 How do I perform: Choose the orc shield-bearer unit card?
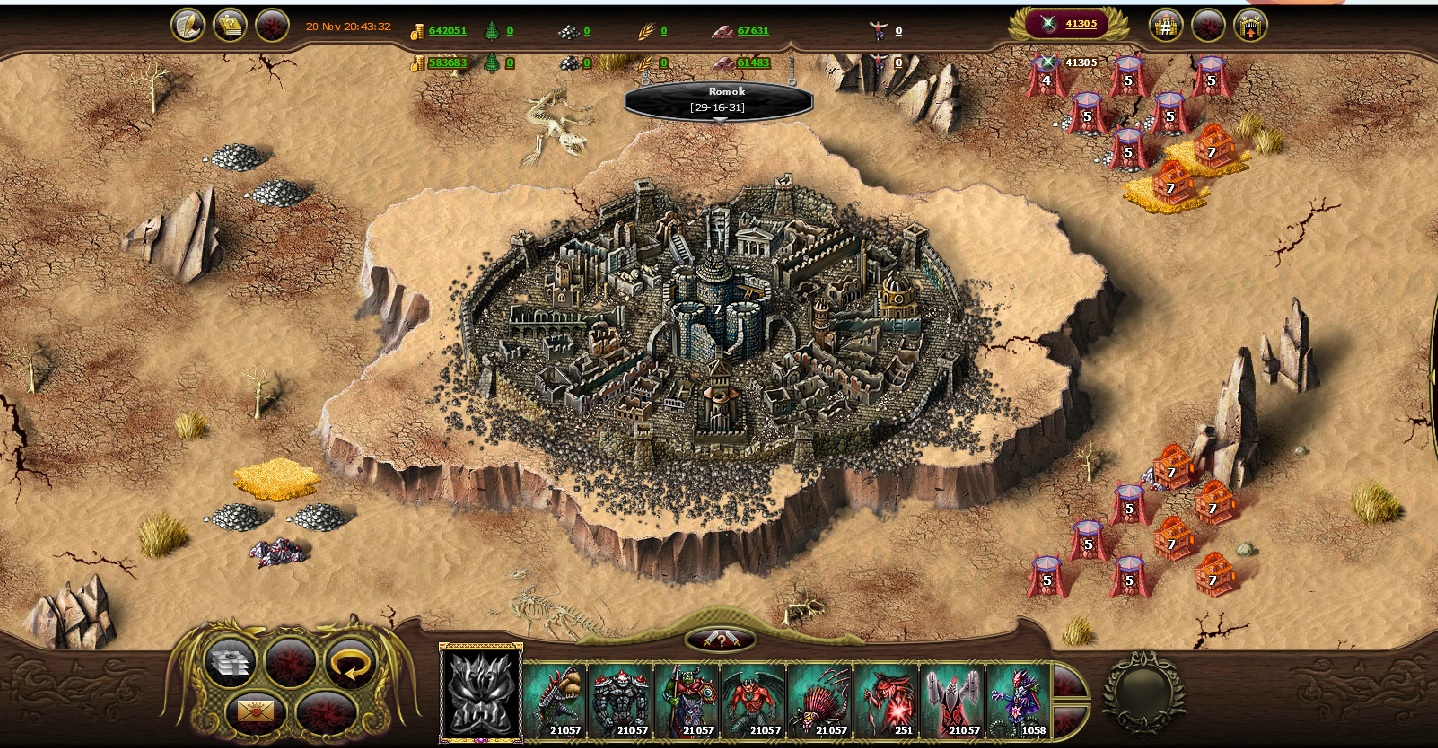pos(687,700)
